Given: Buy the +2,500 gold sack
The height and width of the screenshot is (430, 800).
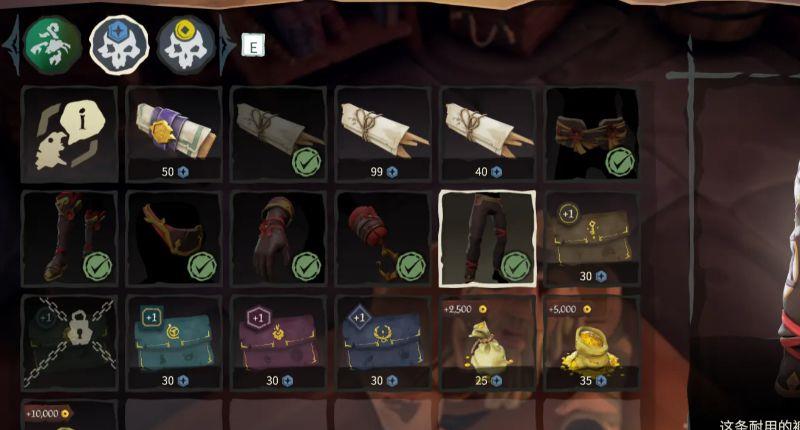Looking at the screenshot, I should tap(487, 342).
